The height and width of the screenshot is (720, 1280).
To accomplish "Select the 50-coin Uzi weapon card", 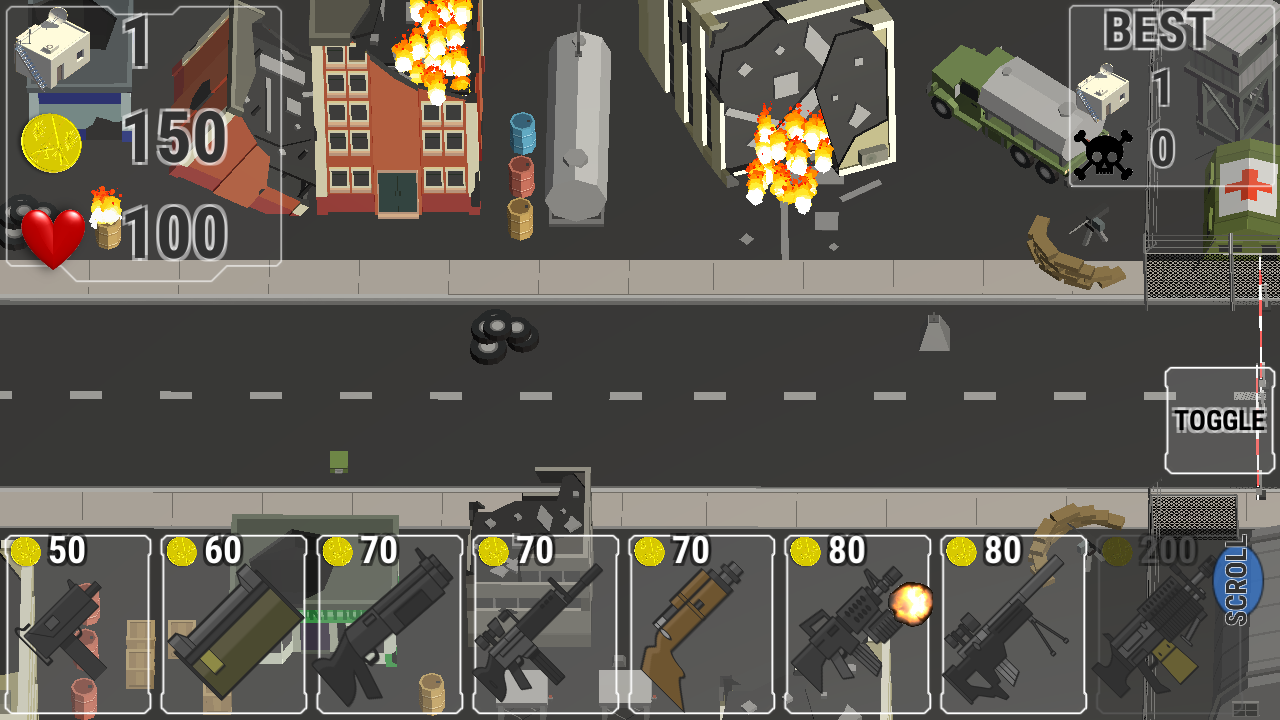I will pyautogui.click(x=79, y=625).
